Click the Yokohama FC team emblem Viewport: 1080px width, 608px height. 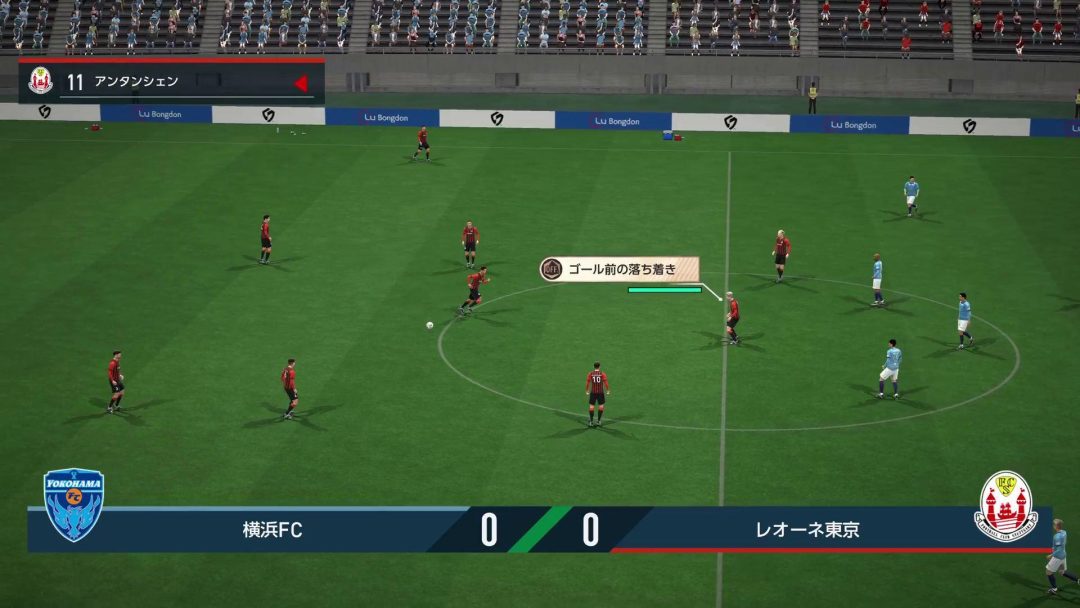74,505
